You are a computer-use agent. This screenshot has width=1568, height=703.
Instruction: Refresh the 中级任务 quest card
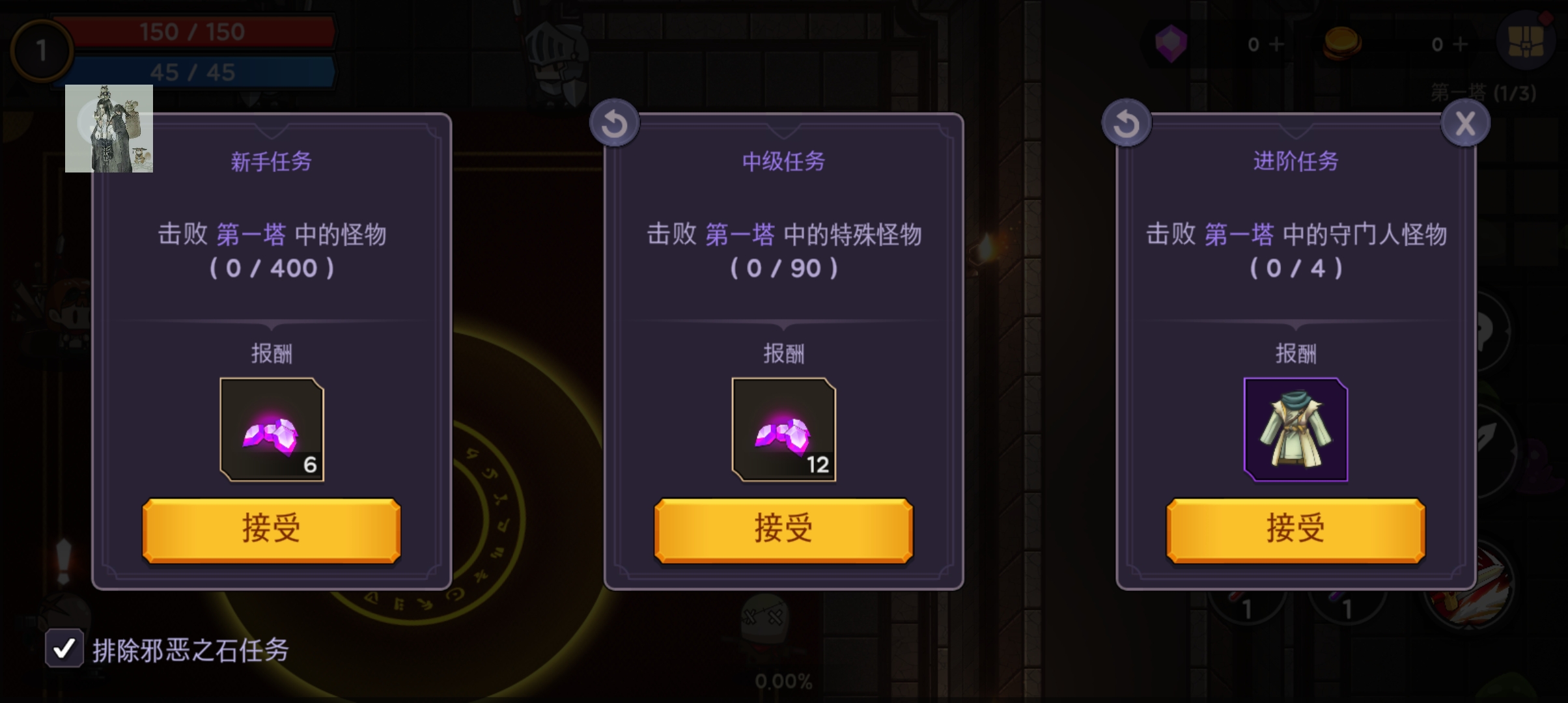(x=615, y=122)
